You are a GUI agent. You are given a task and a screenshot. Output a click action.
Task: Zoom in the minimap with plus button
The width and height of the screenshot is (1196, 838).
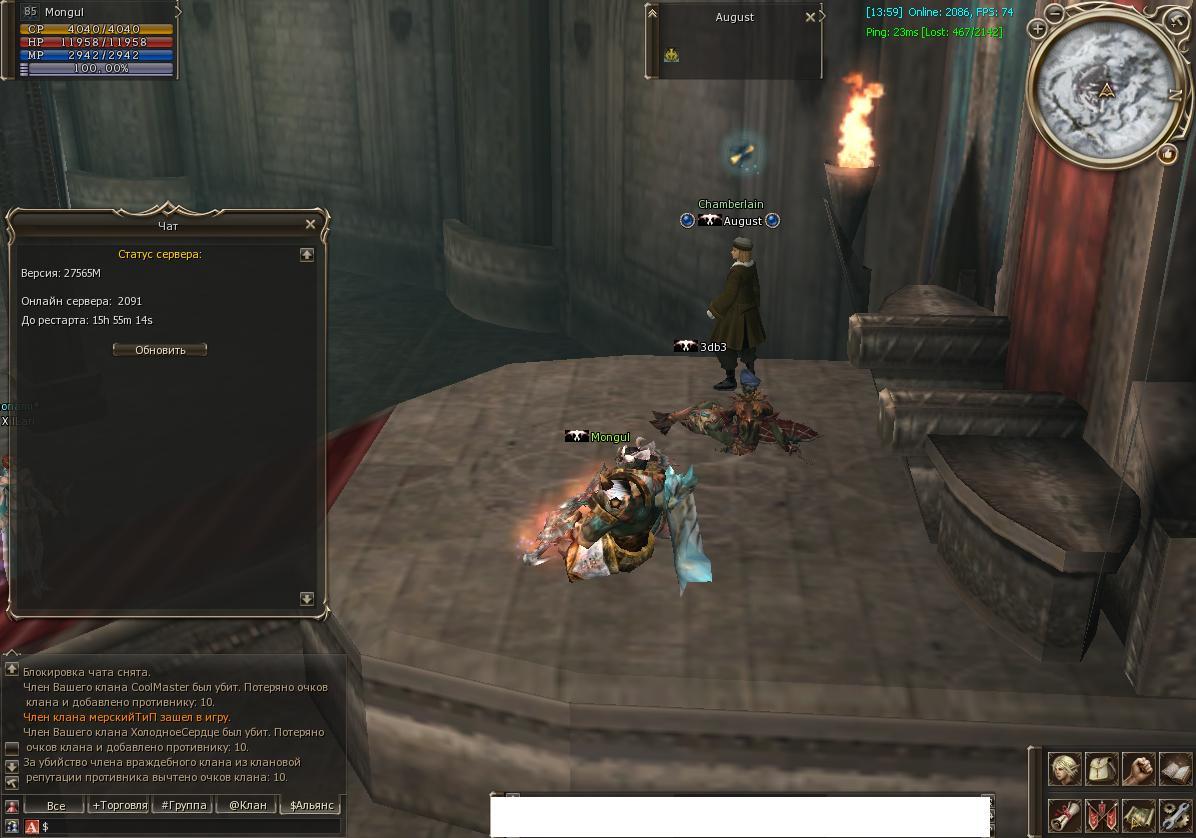[x=1037, y=29]
